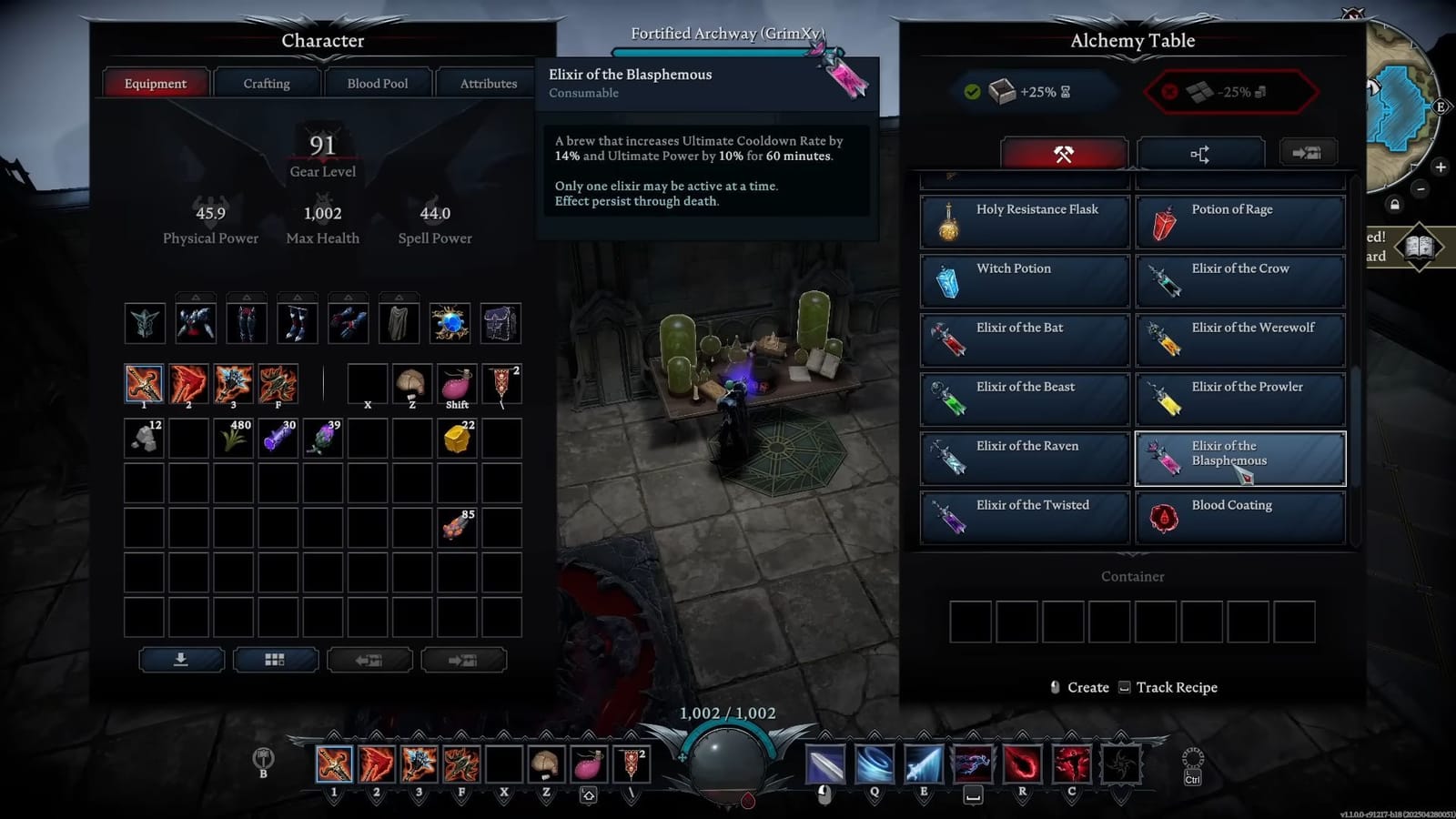The width and height of the screenshot is (1456, 819).
Task: Open the Attributes tab in the Character panel
Action: coord(487,83)
